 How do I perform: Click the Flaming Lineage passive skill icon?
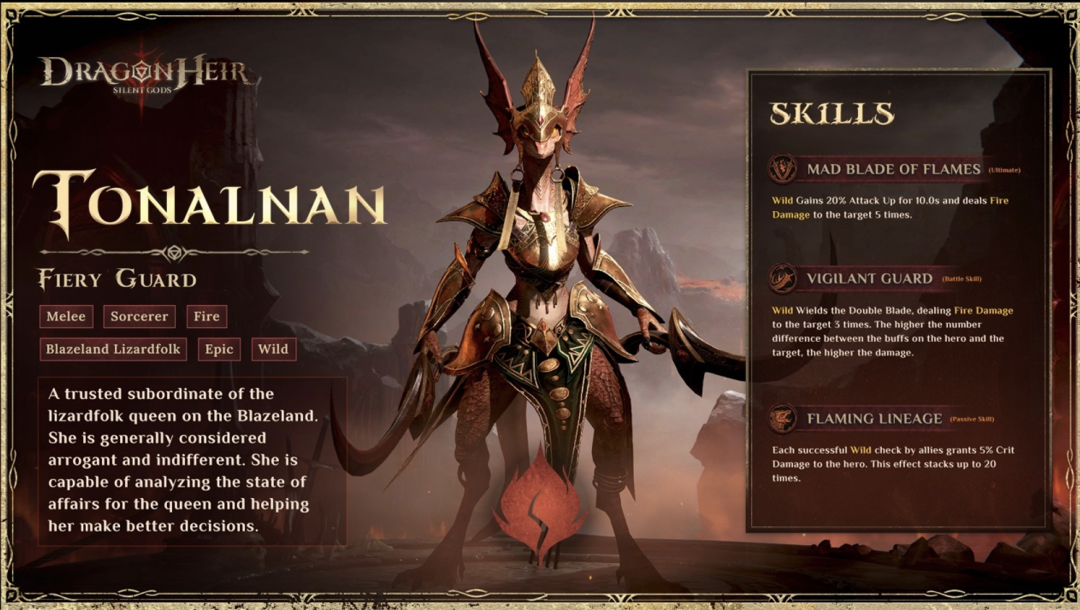point(783,418)
